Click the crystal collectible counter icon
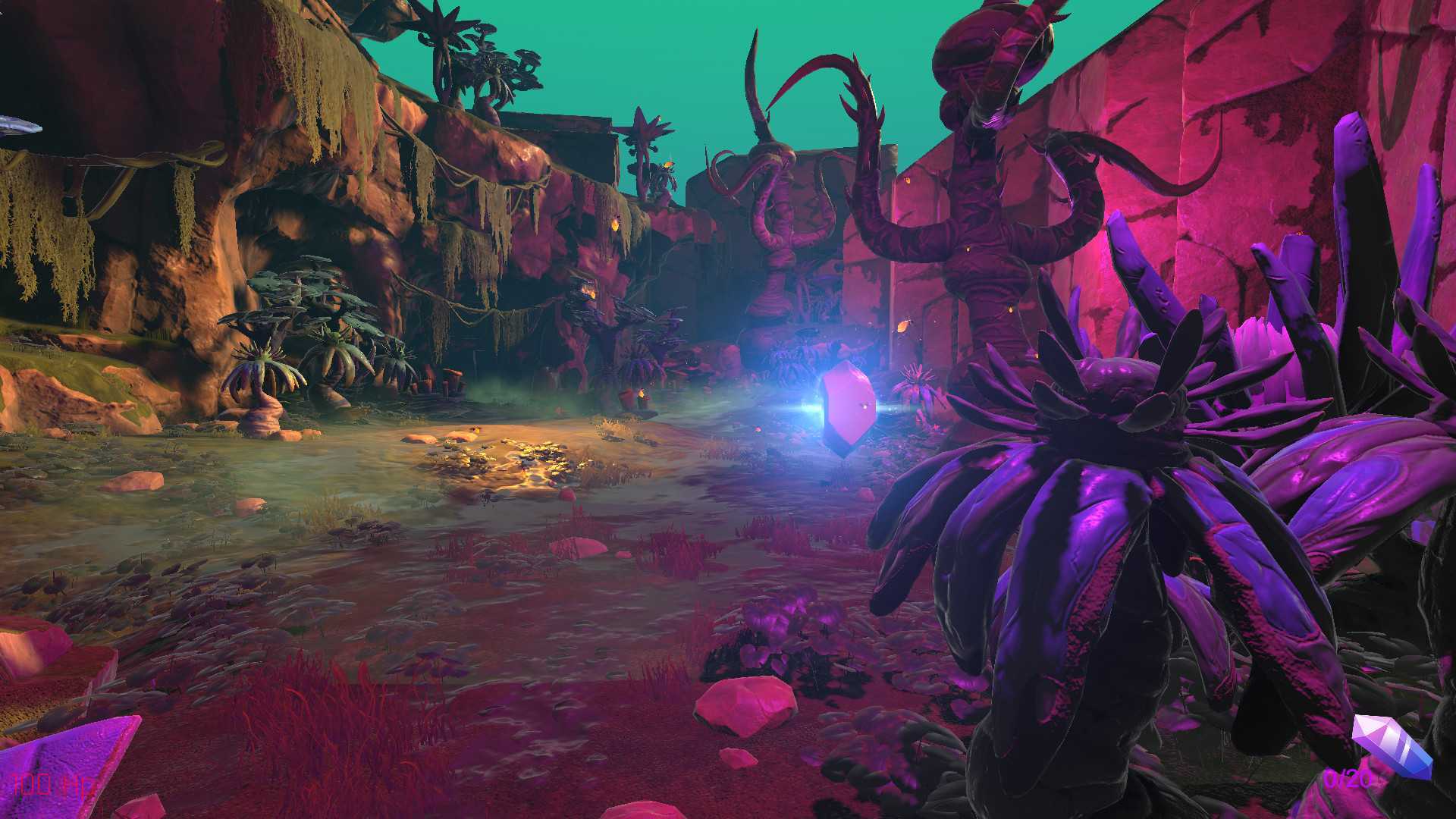Image resolution: width=1456 pixels, height=819 pixels. click(1392, 745)
